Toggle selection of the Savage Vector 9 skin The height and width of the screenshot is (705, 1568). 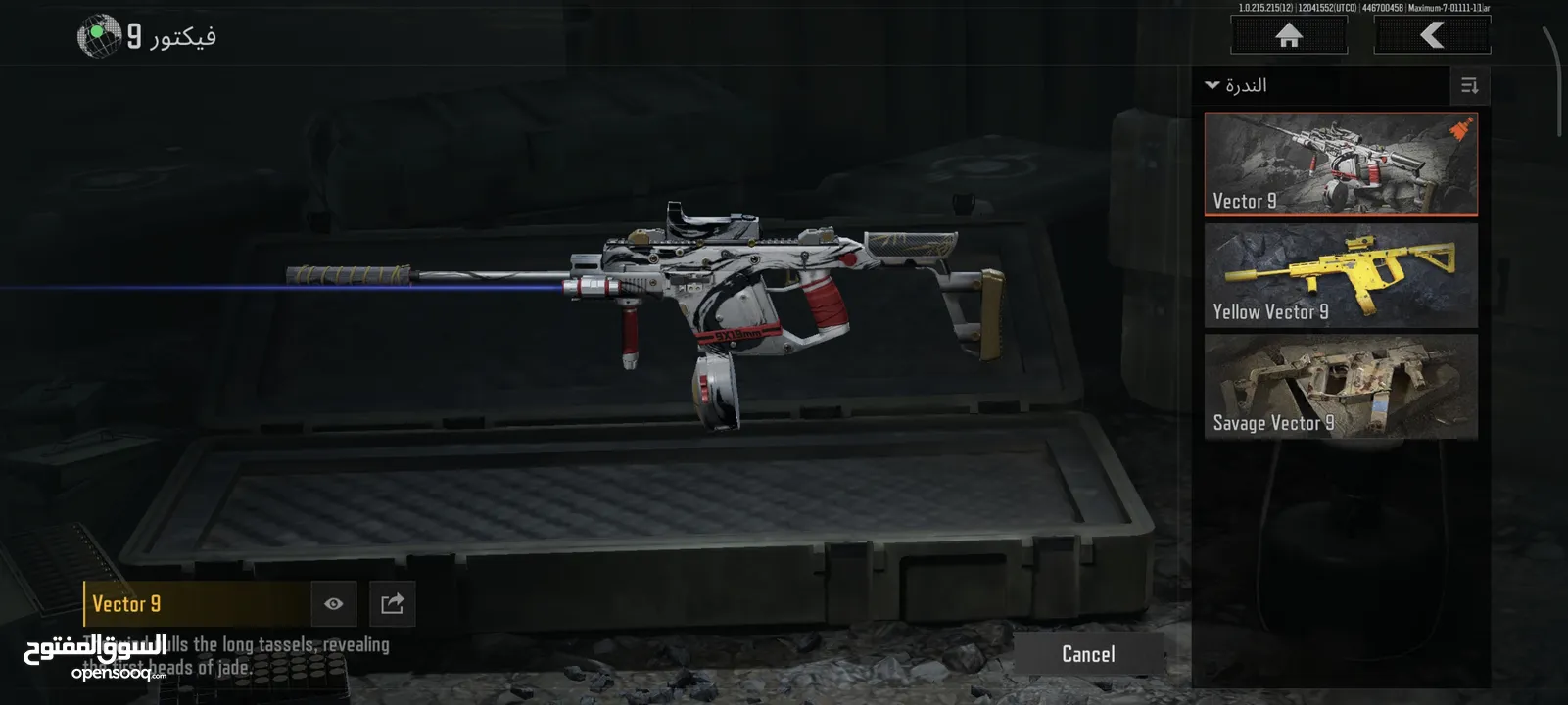1339,389
